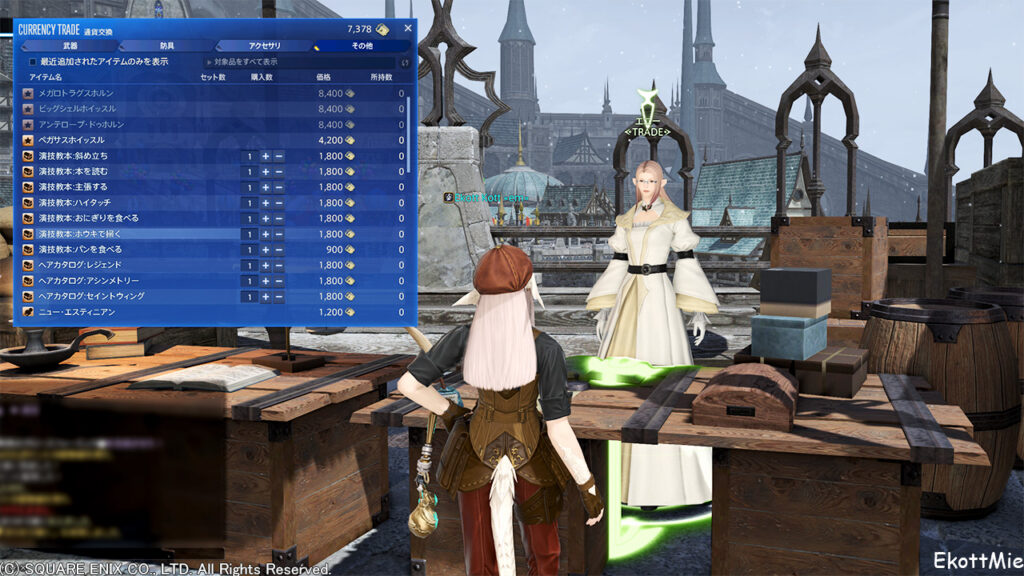1024x576 pixels.
Task: Switch to the 武器 tab
Action: click(69, 46)
